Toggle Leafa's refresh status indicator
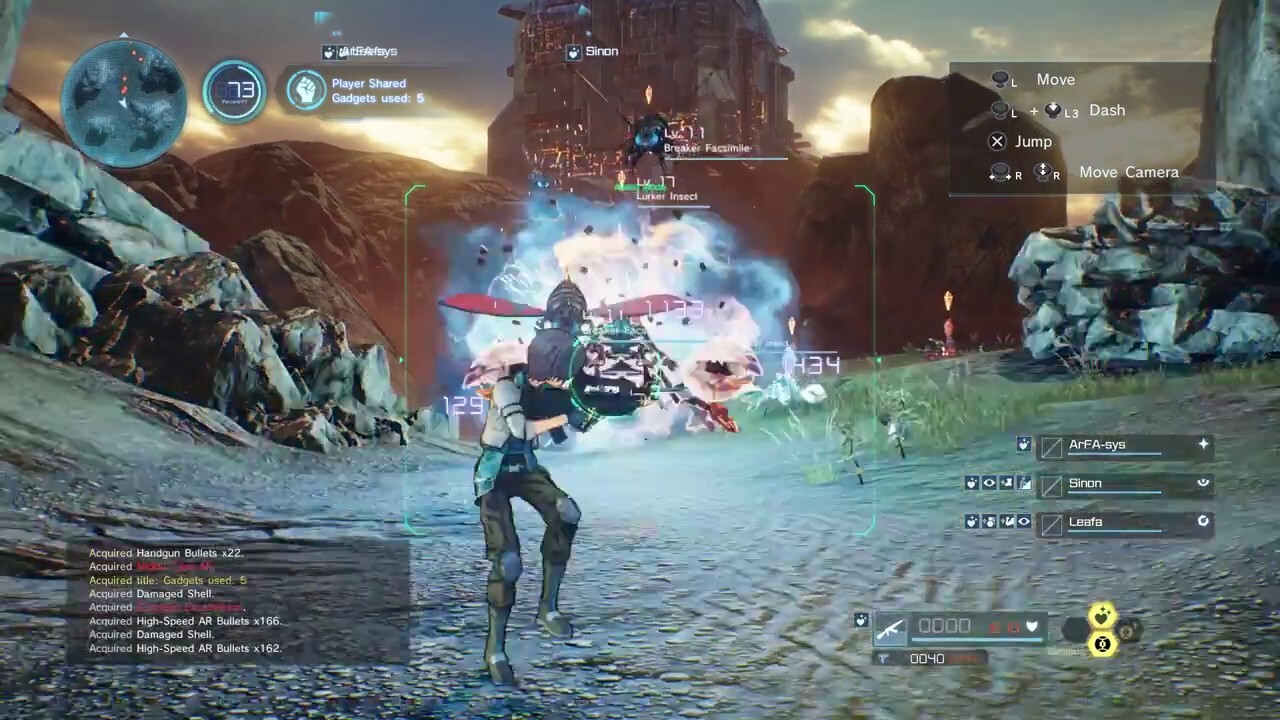The image size is (1280, 720). pyautogui.click(x=1203, y=521)
